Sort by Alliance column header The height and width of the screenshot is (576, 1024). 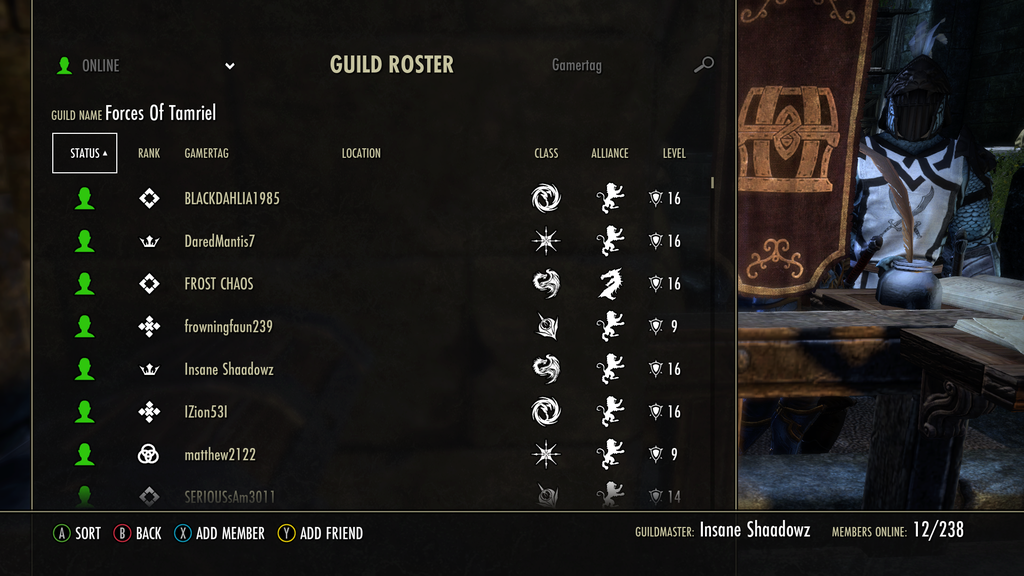tap(609, 153)
